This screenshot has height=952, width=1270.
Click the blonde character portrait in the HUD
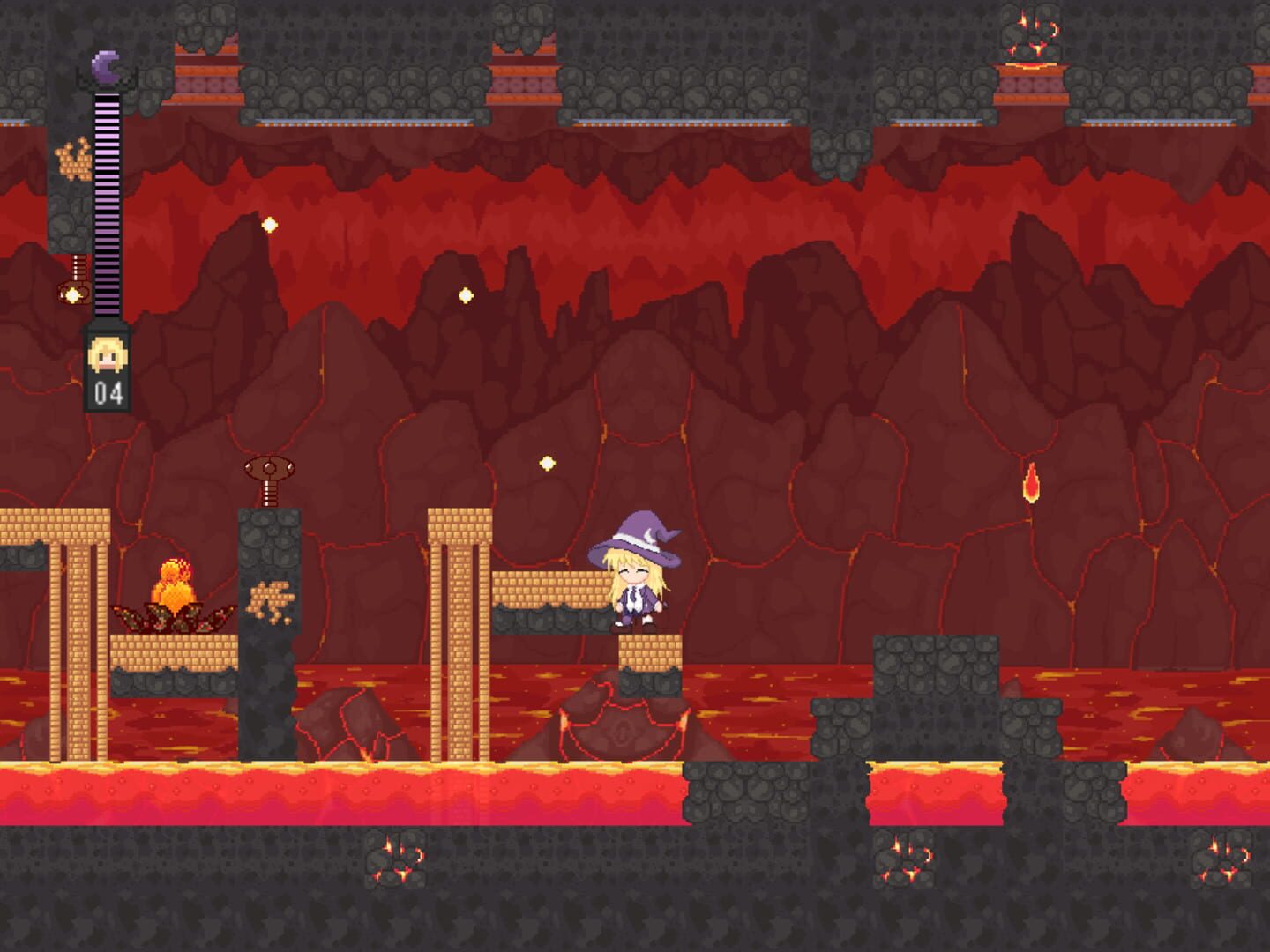(x=106, y=353)
